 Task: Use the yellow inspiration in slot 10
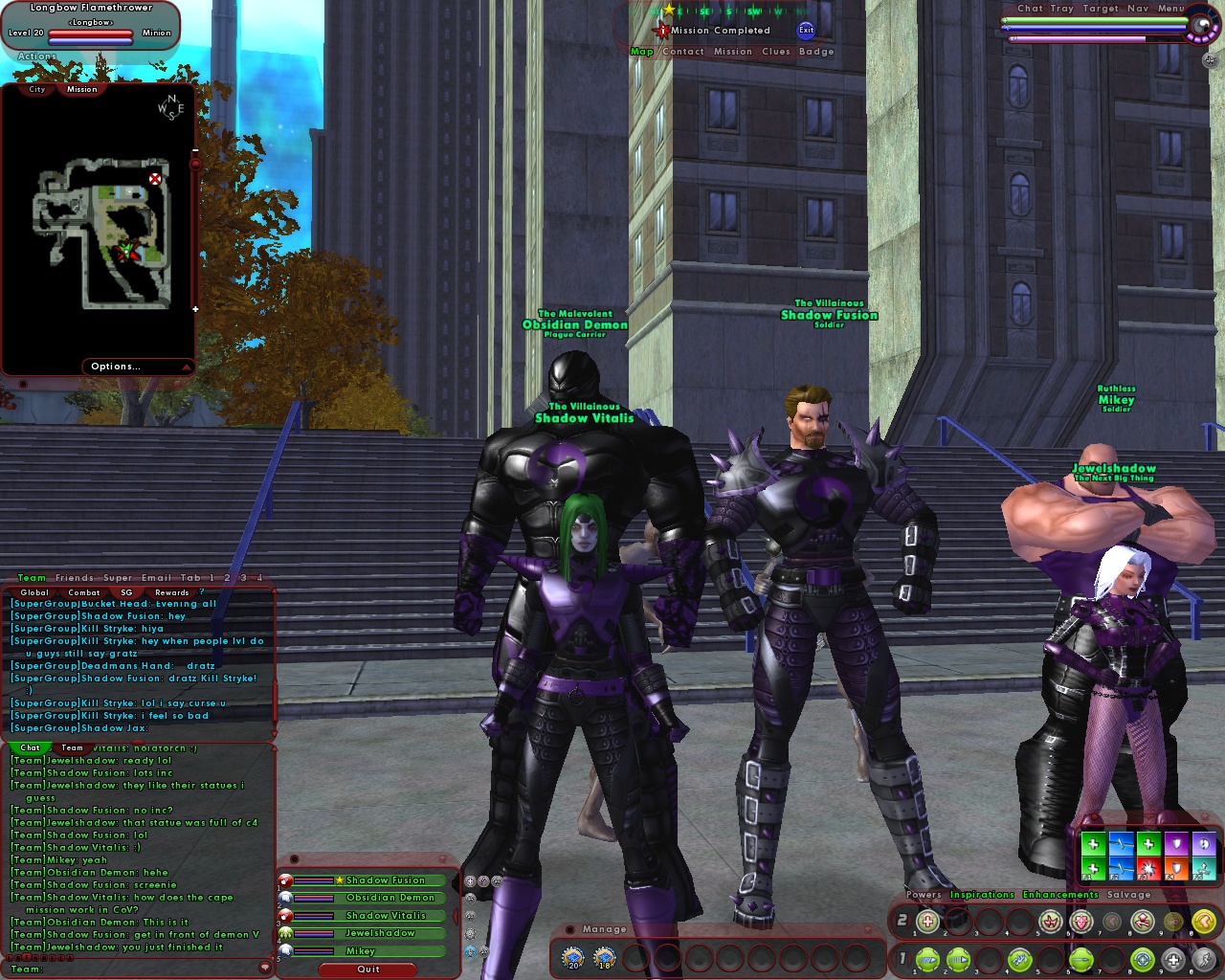pos(1204,921)
